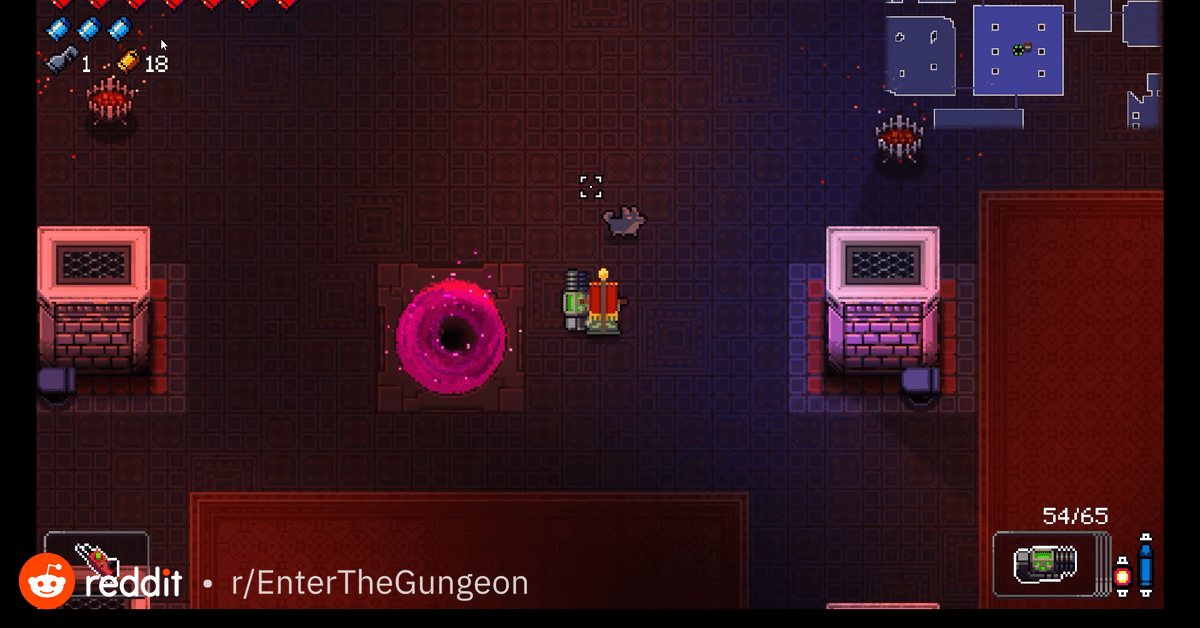Open the r/EnterTheGungeon subreddit label
The image size is (1200, 628).
click(x=379, y=583)
